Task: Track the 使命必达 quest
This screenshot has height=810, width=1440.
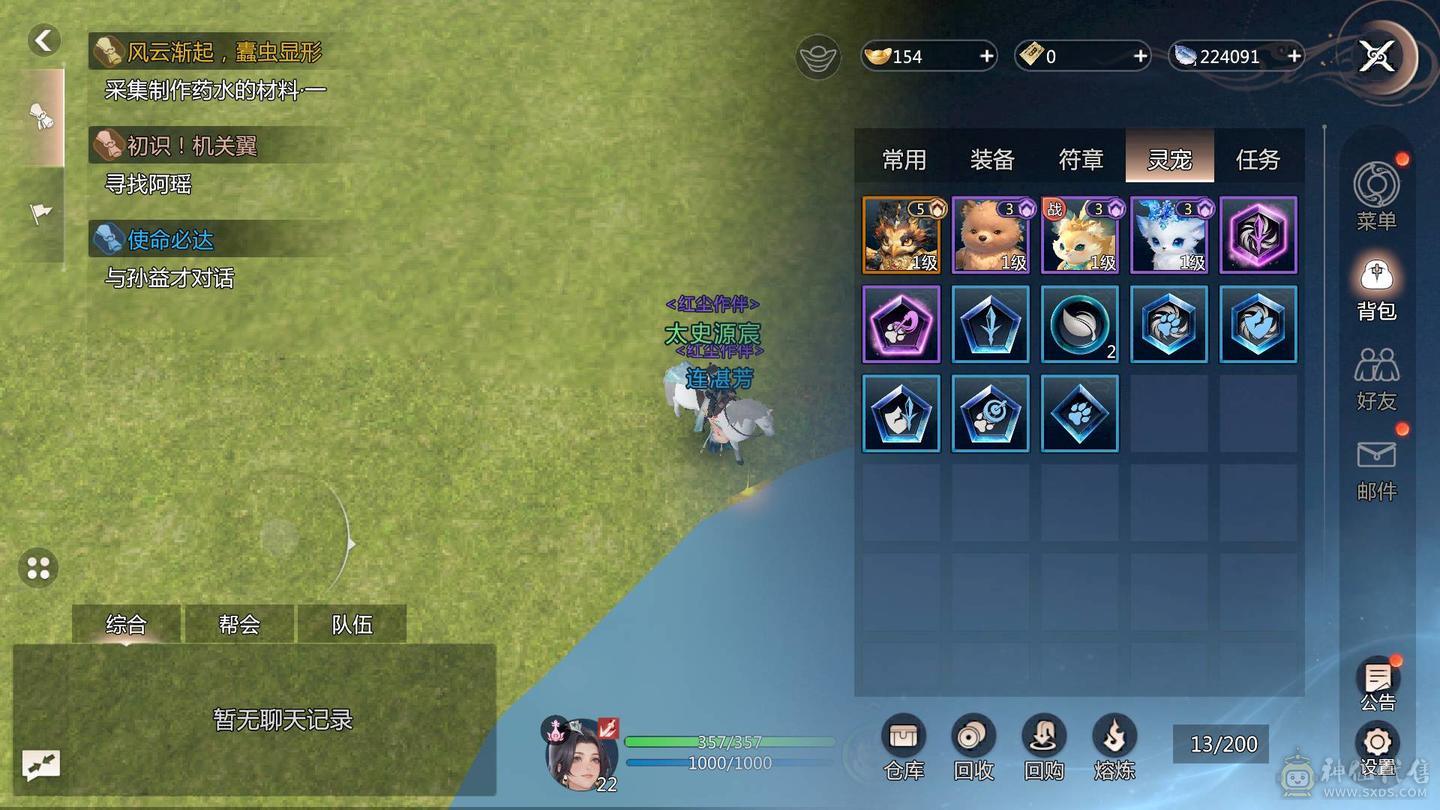Action: coord(170,240)
